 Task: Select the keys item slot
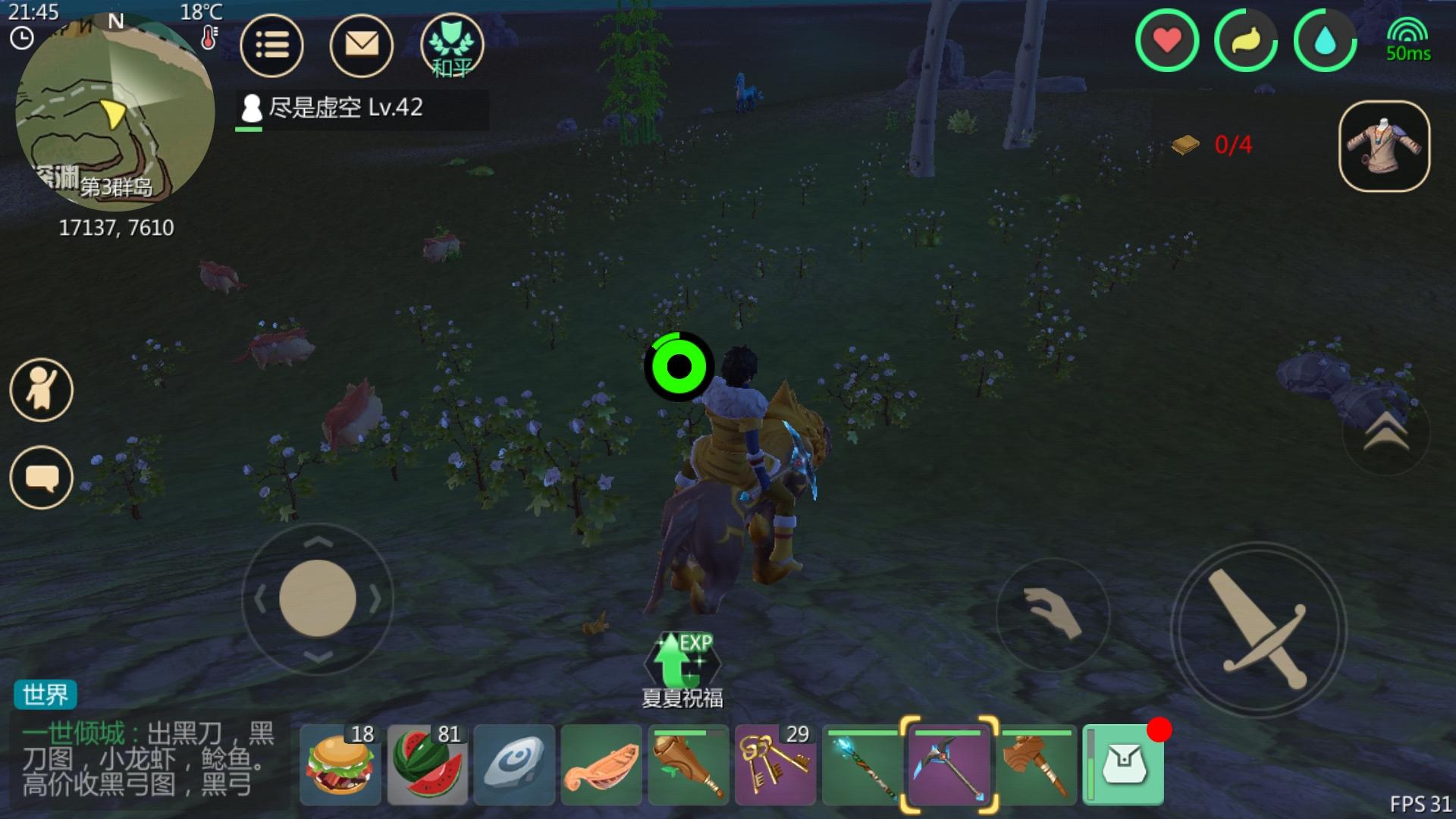[x=775, y=765]
